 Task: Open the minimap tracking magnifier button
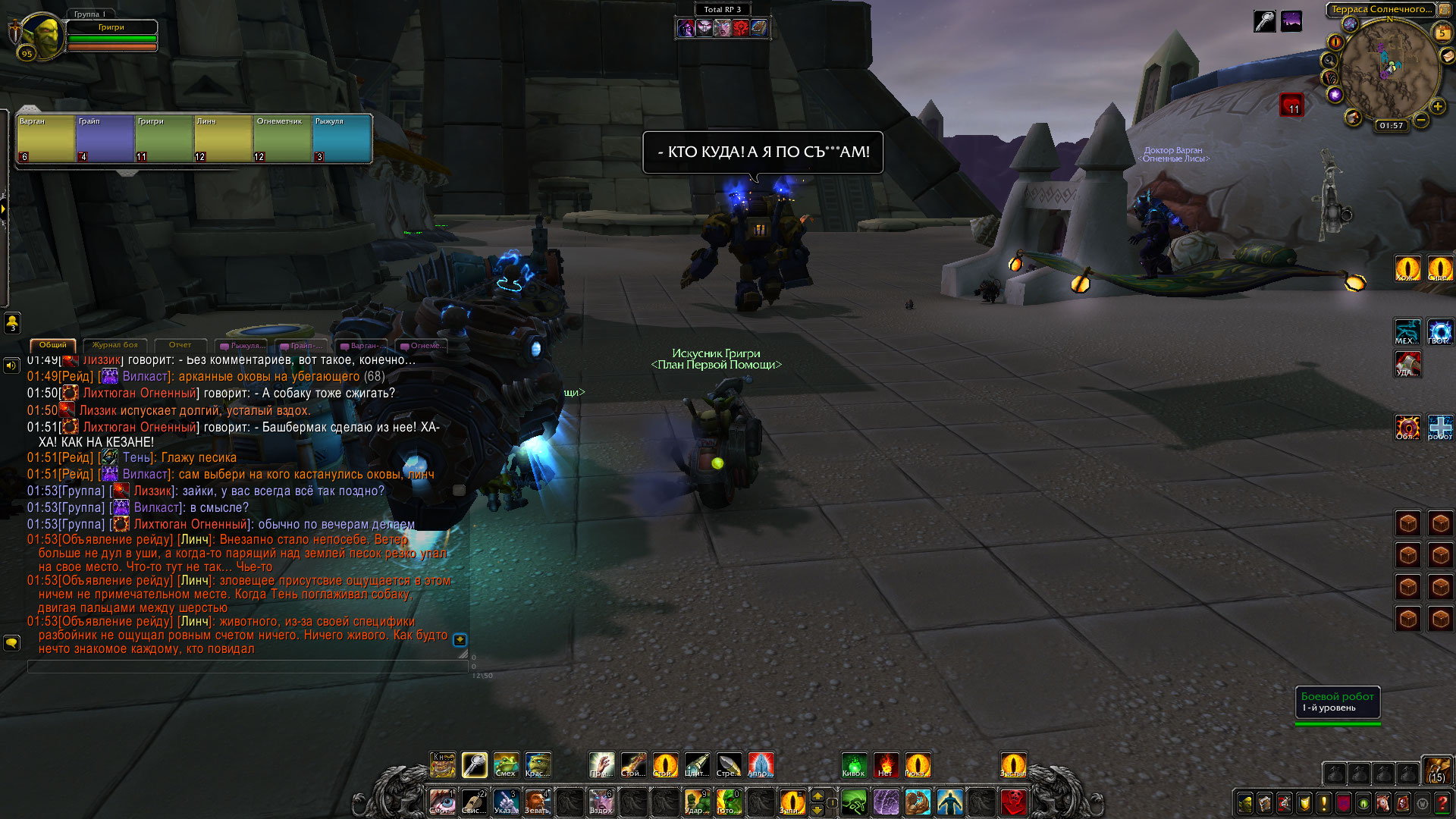point(1329,60)
